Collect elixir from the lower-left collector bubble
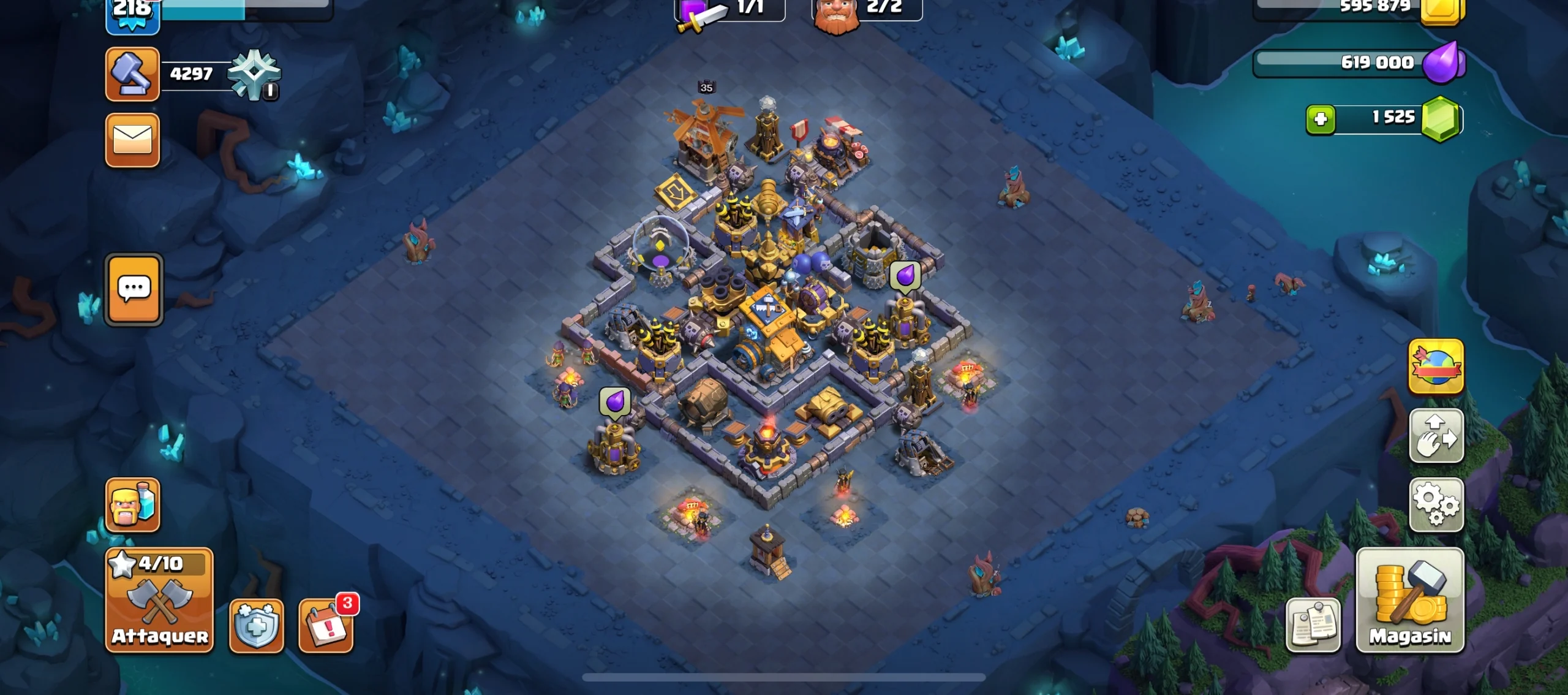Screen dimensions: 1568x695 (x=614, y=402)
